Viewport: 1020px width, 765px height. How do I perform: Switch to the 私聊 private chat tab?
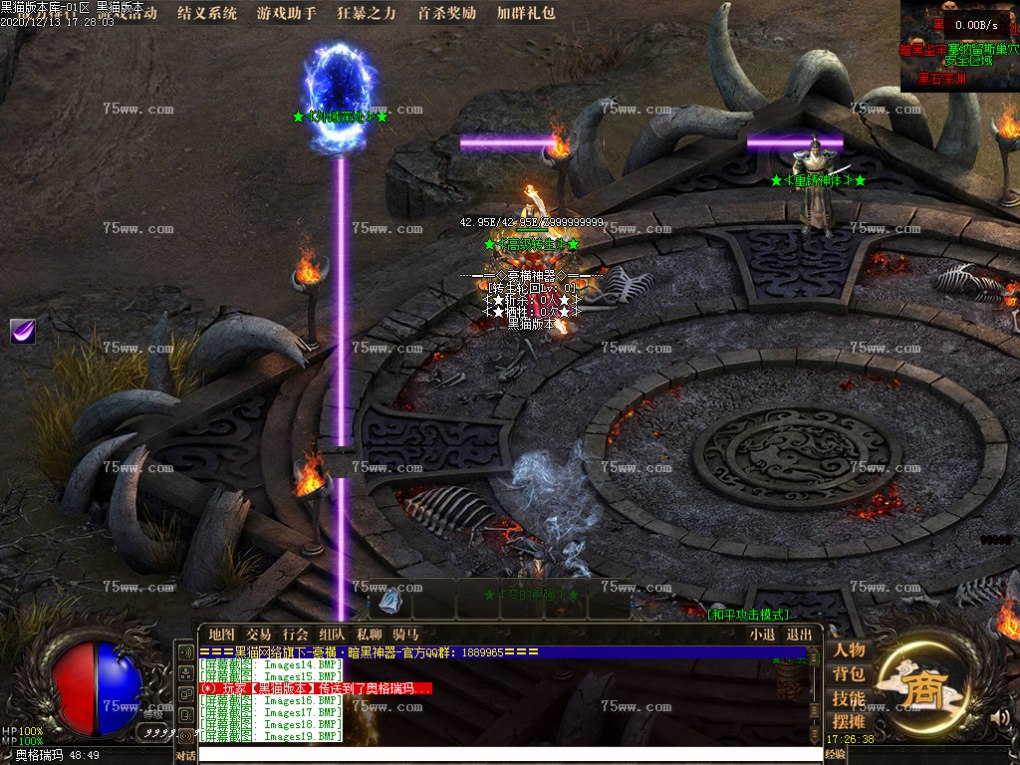click(369, 634)
